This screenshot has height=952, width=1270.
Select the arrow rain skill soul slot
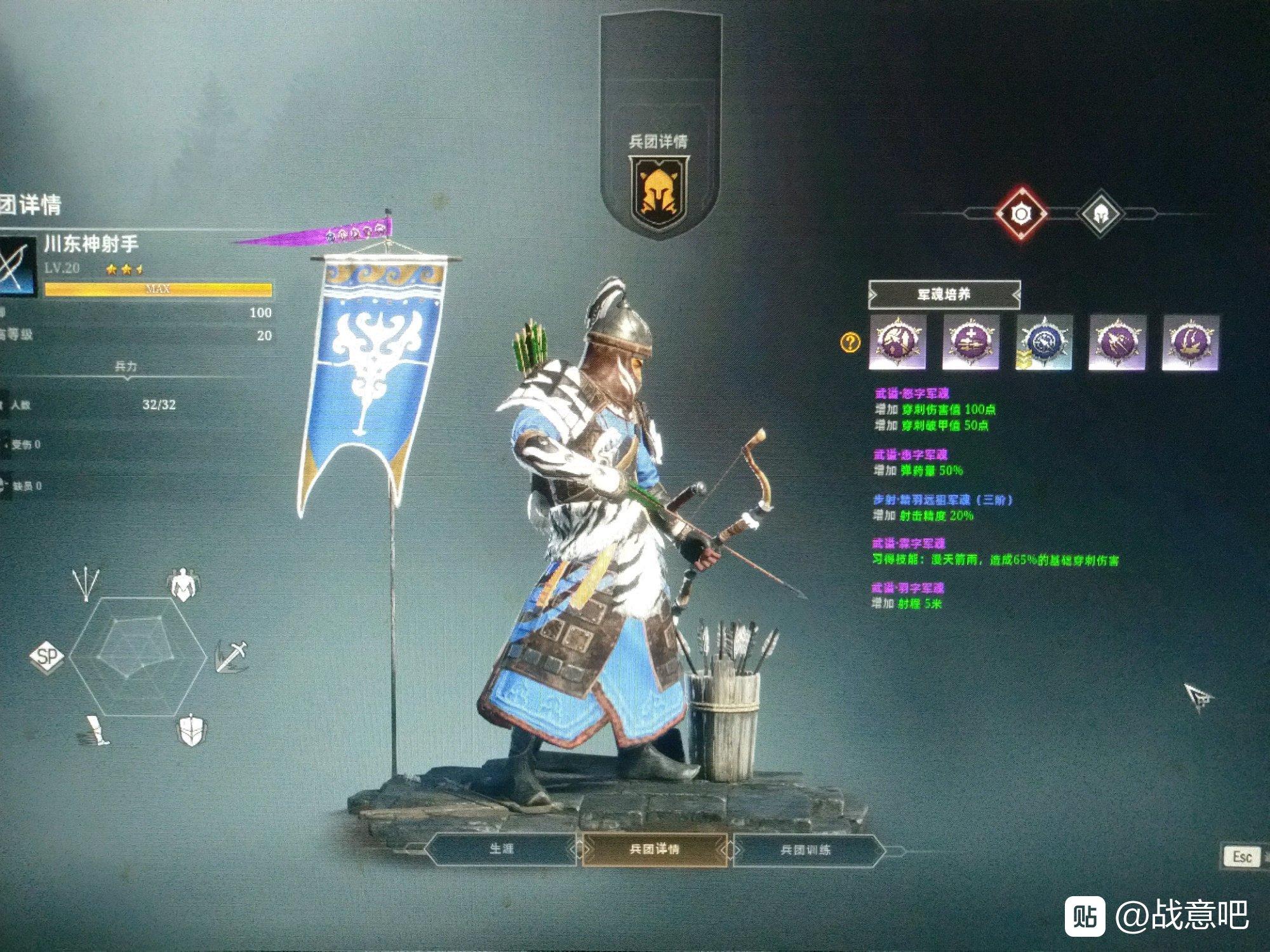1117,343
